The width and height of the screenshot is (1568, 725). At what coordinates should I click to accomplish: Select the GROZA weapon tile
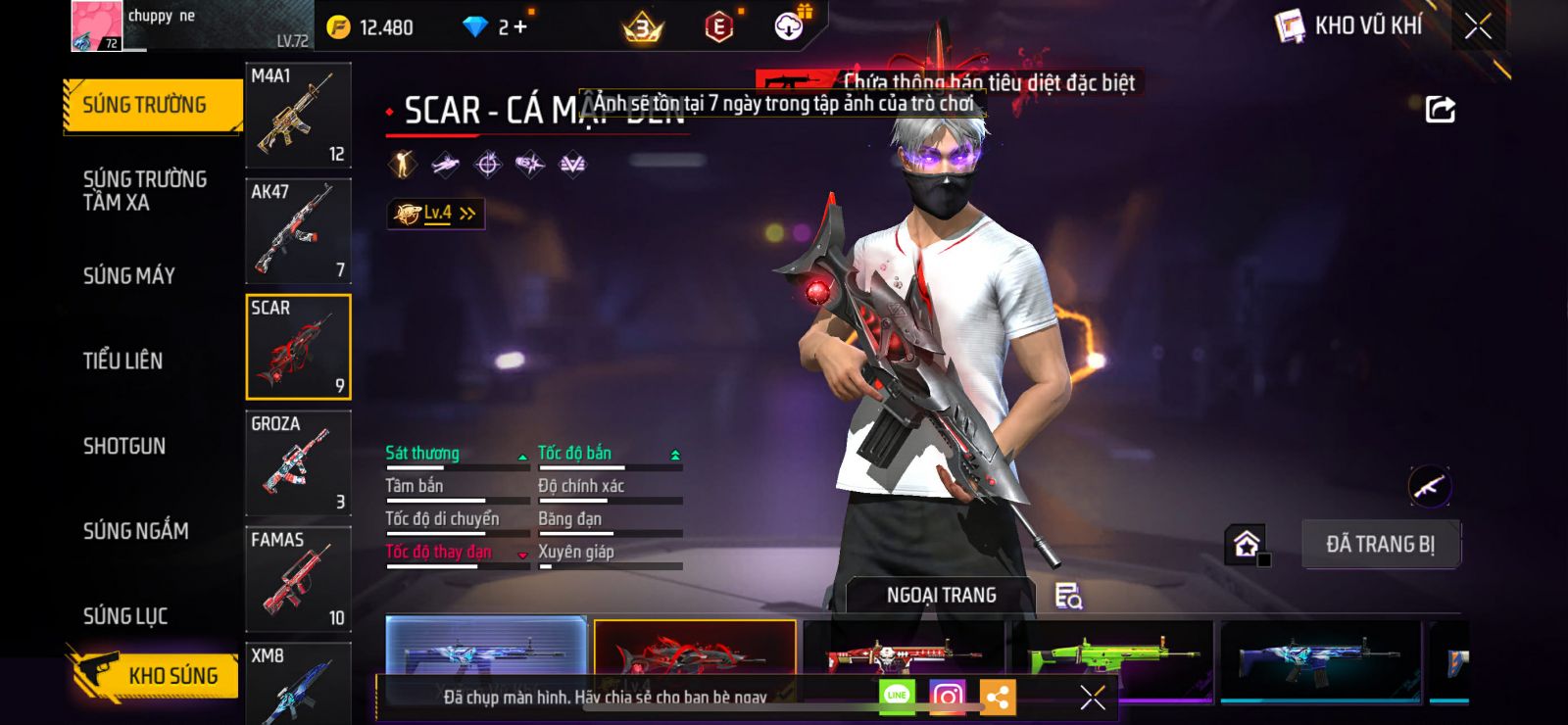pyautogui.click(x=298, y=462)
